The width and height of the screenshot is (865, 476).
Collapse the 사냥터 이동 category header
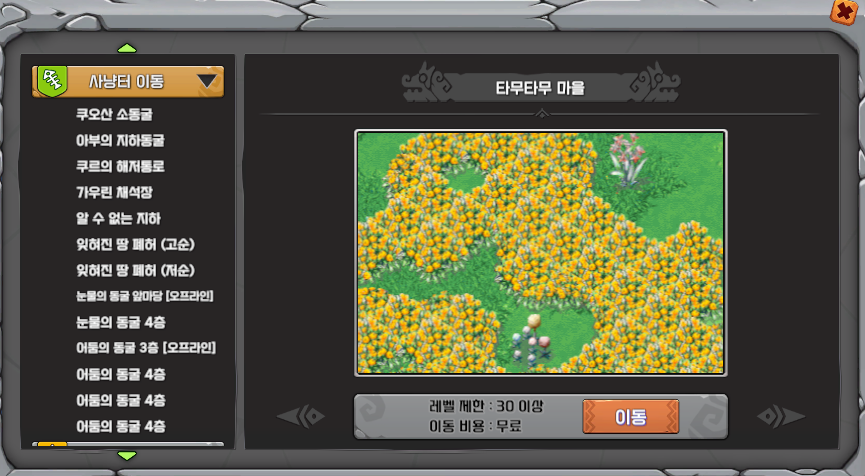point(128,81)
